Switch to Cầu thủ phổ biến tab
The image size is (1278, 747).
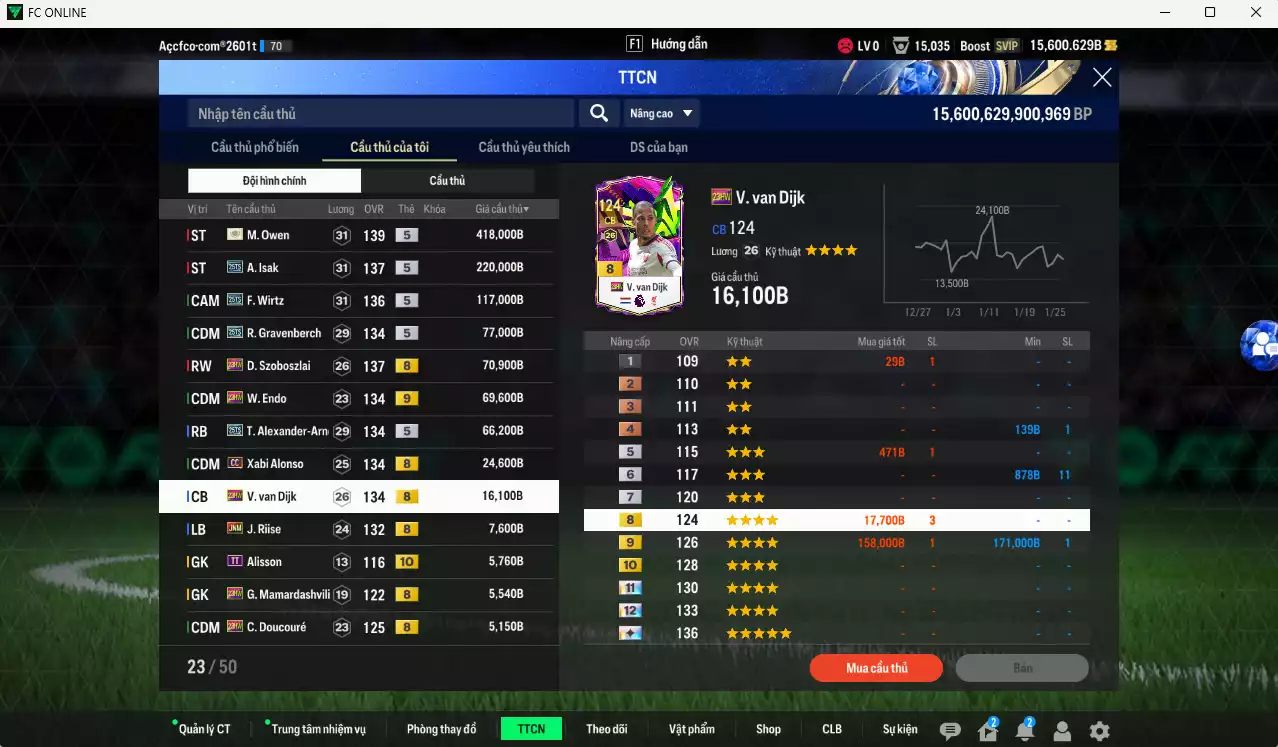[255, 147]
